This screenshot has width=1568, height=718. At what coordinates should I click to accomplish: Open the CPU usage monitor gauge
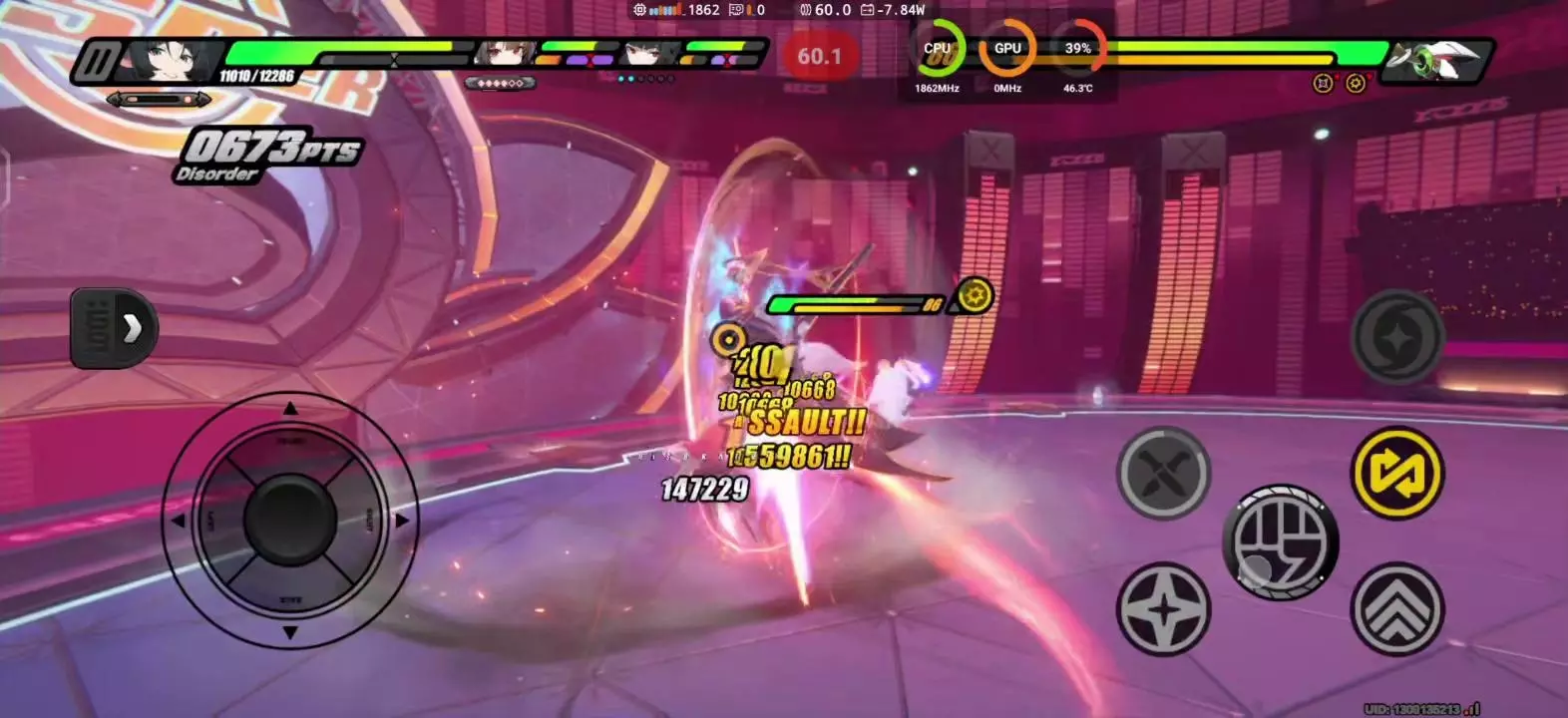click(x=938, y=50)
